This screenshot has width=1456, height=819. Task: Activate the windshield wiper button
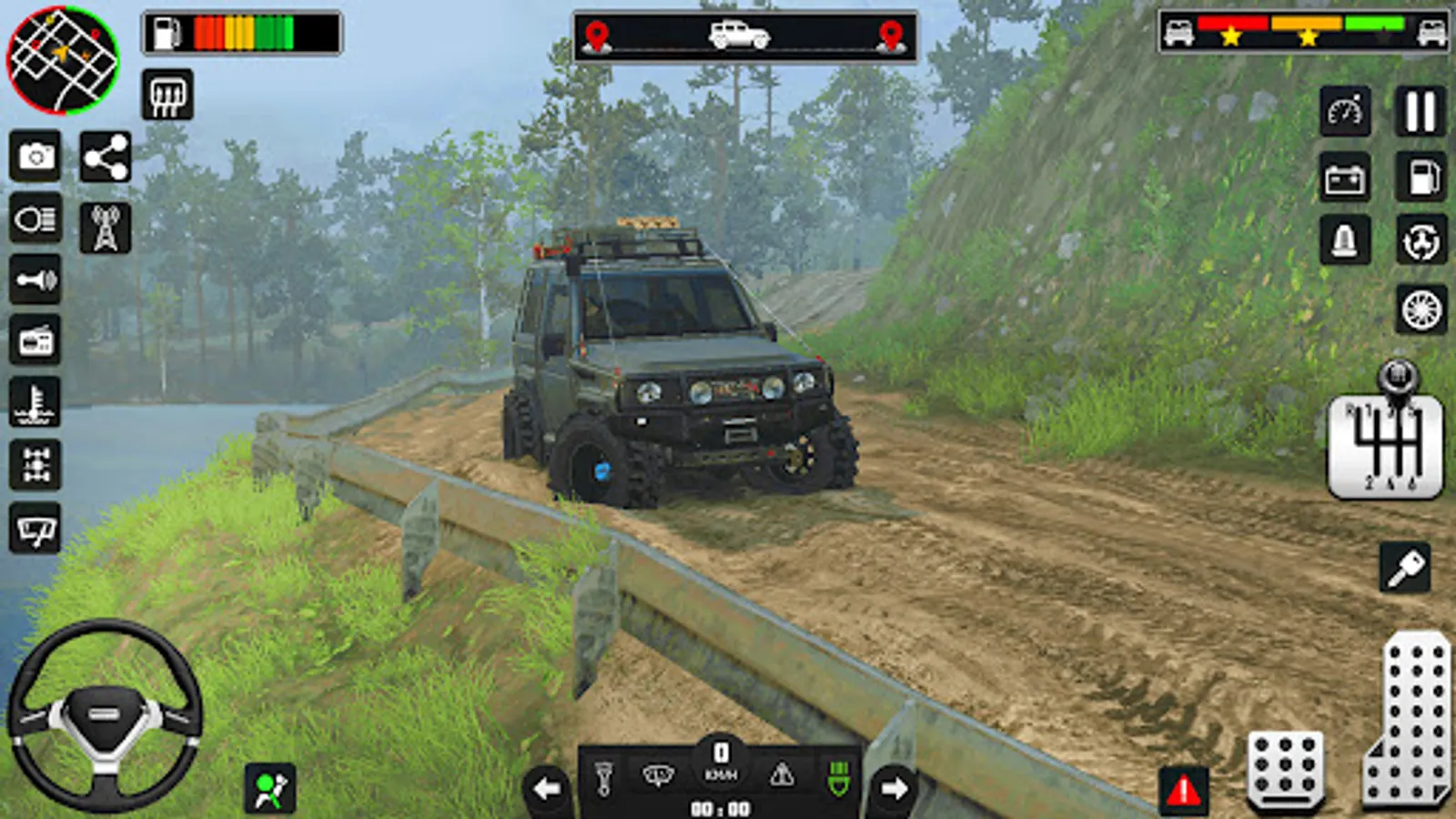click(35, 528)
